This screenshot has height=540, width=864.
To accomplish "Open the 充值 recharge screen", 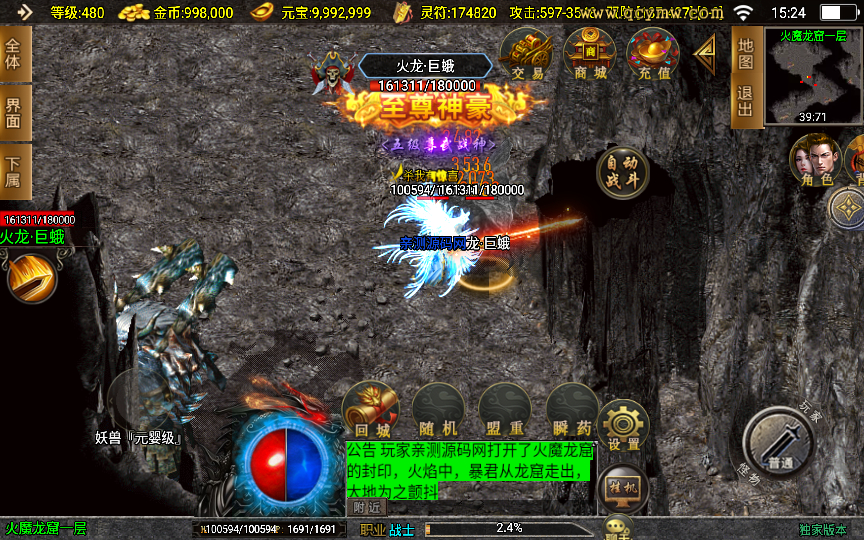I will pos(652,54).
